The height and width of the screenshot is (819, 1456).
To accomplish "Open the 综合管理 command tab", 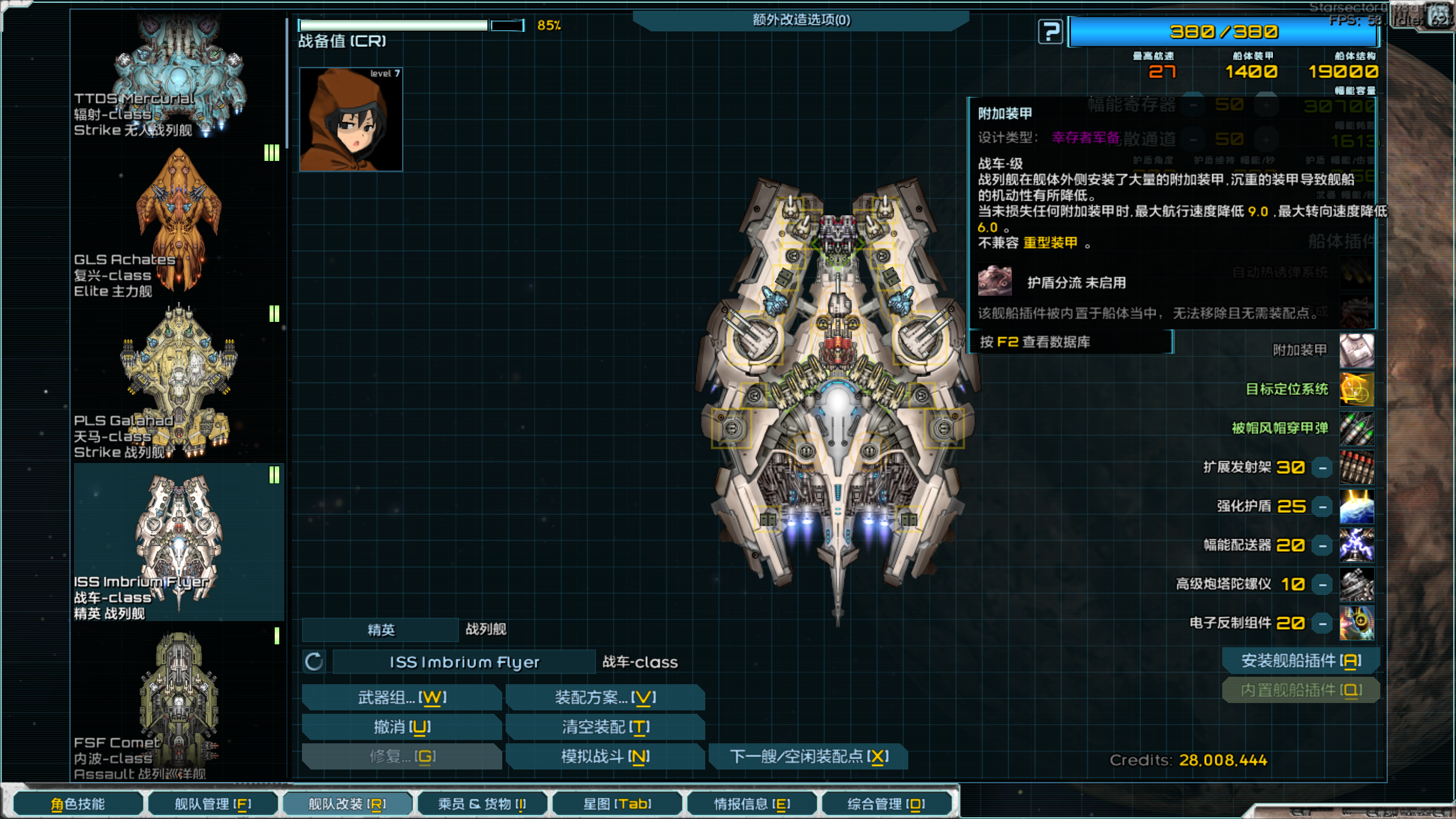I will pyautogui.click(x=886, y=804).
